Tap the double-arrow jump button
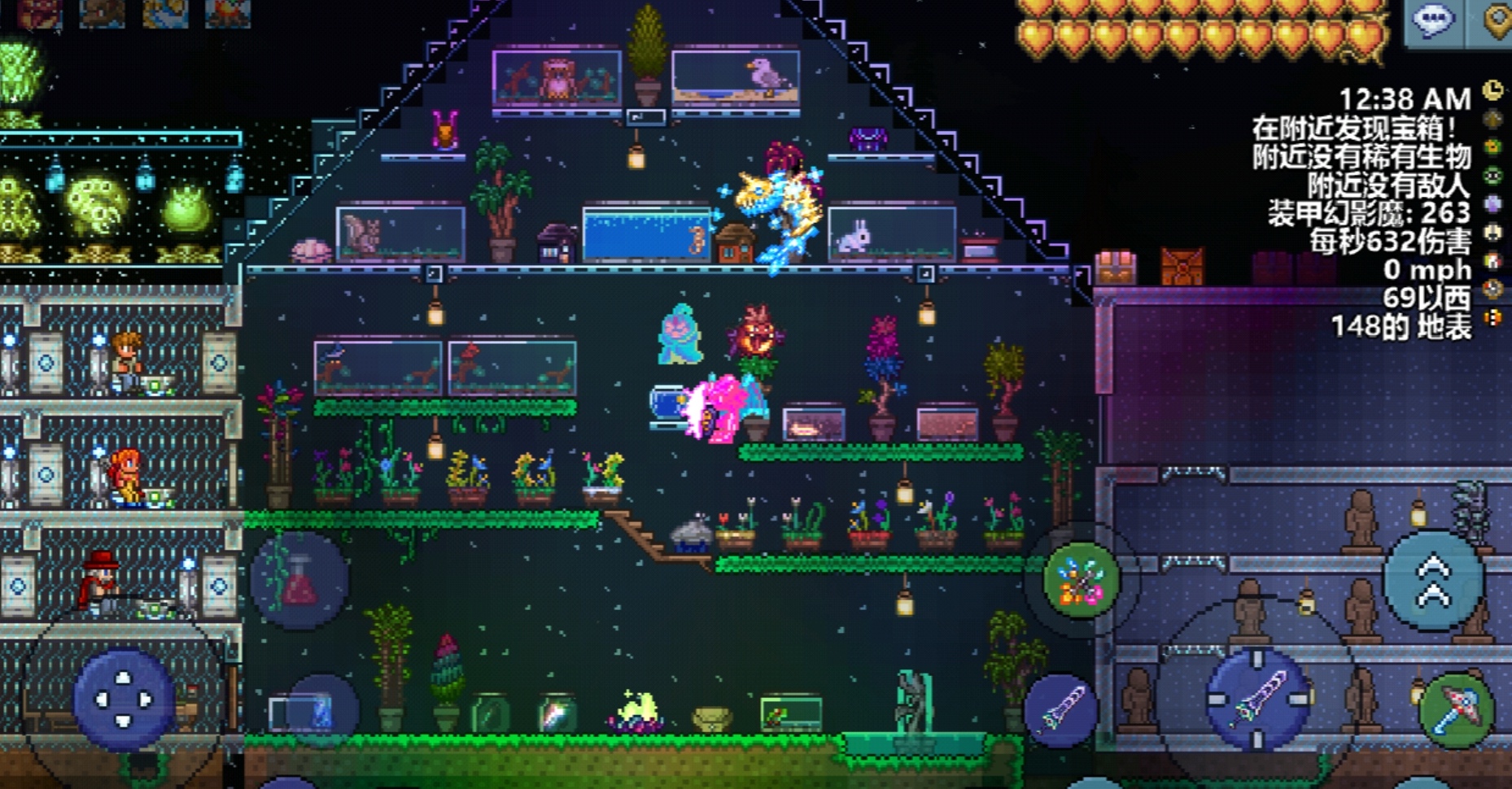Image resolution: width=1512 pixels, height=789 pixels. [x=1434, y=582]
